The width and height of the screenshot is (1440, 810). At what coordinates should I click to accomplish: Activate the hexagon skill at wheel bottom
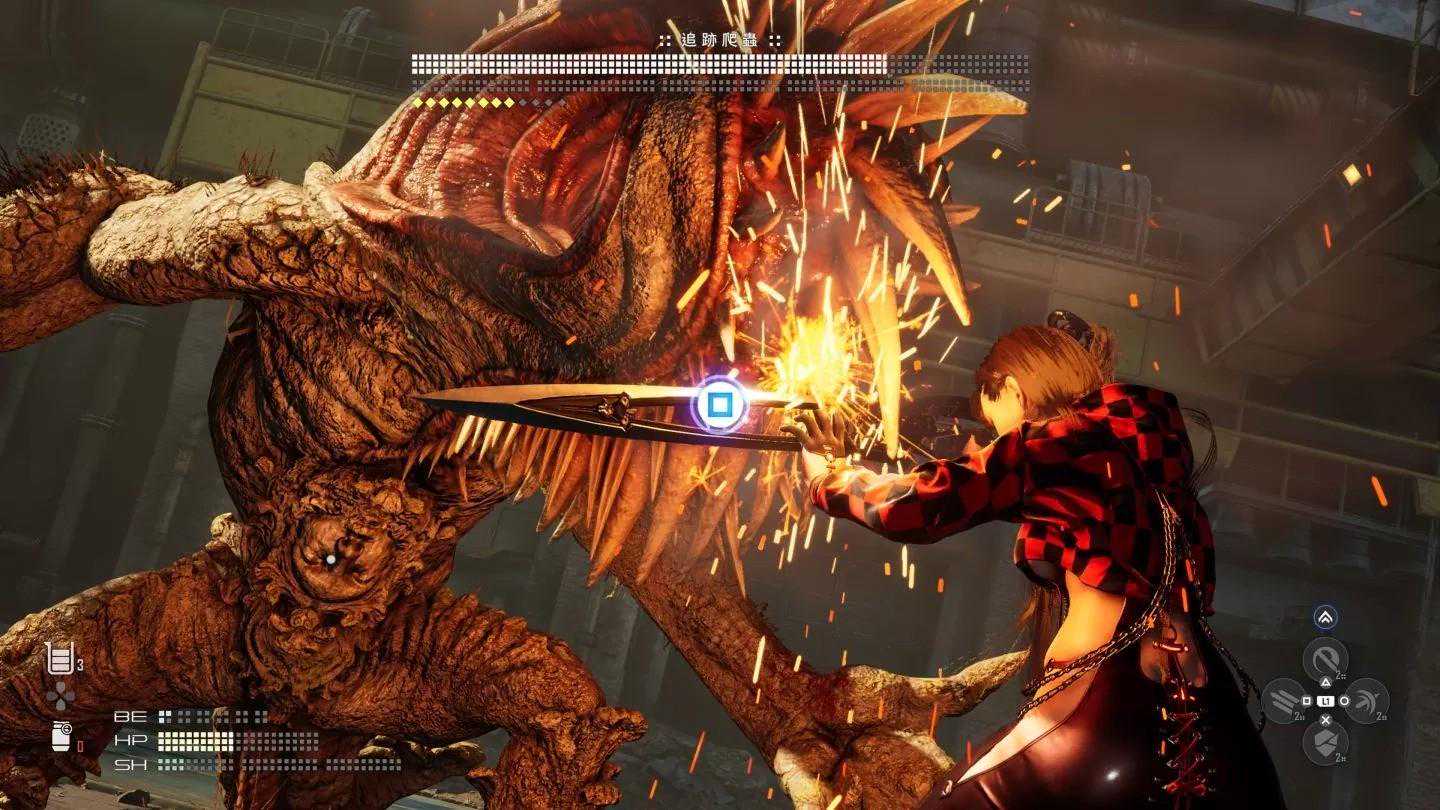click(x=1325, y=742)
